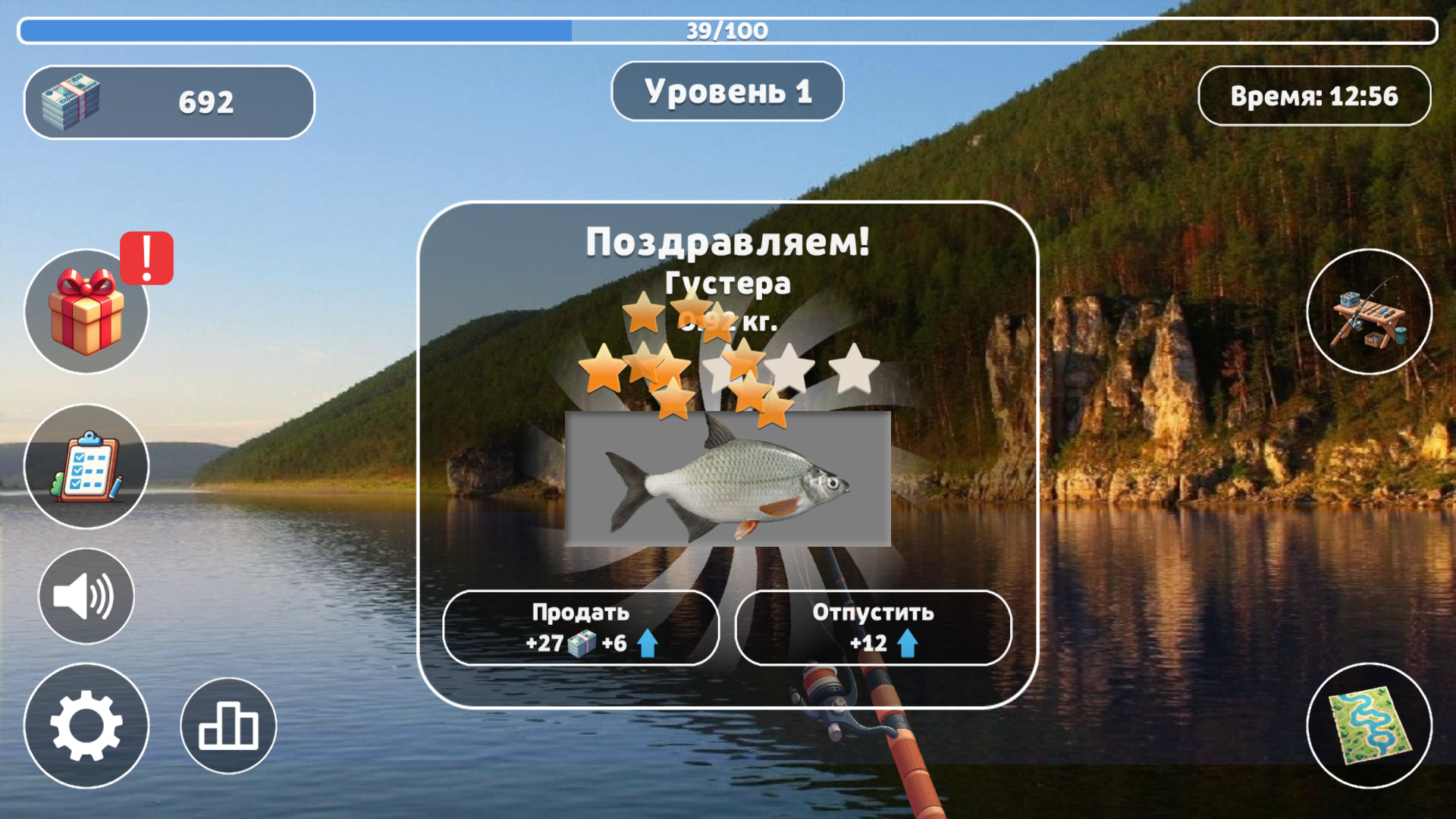View statistics with the bar chart icon
The height and width of the screenshot is (819, 1456).
click(x=227, y=726)
